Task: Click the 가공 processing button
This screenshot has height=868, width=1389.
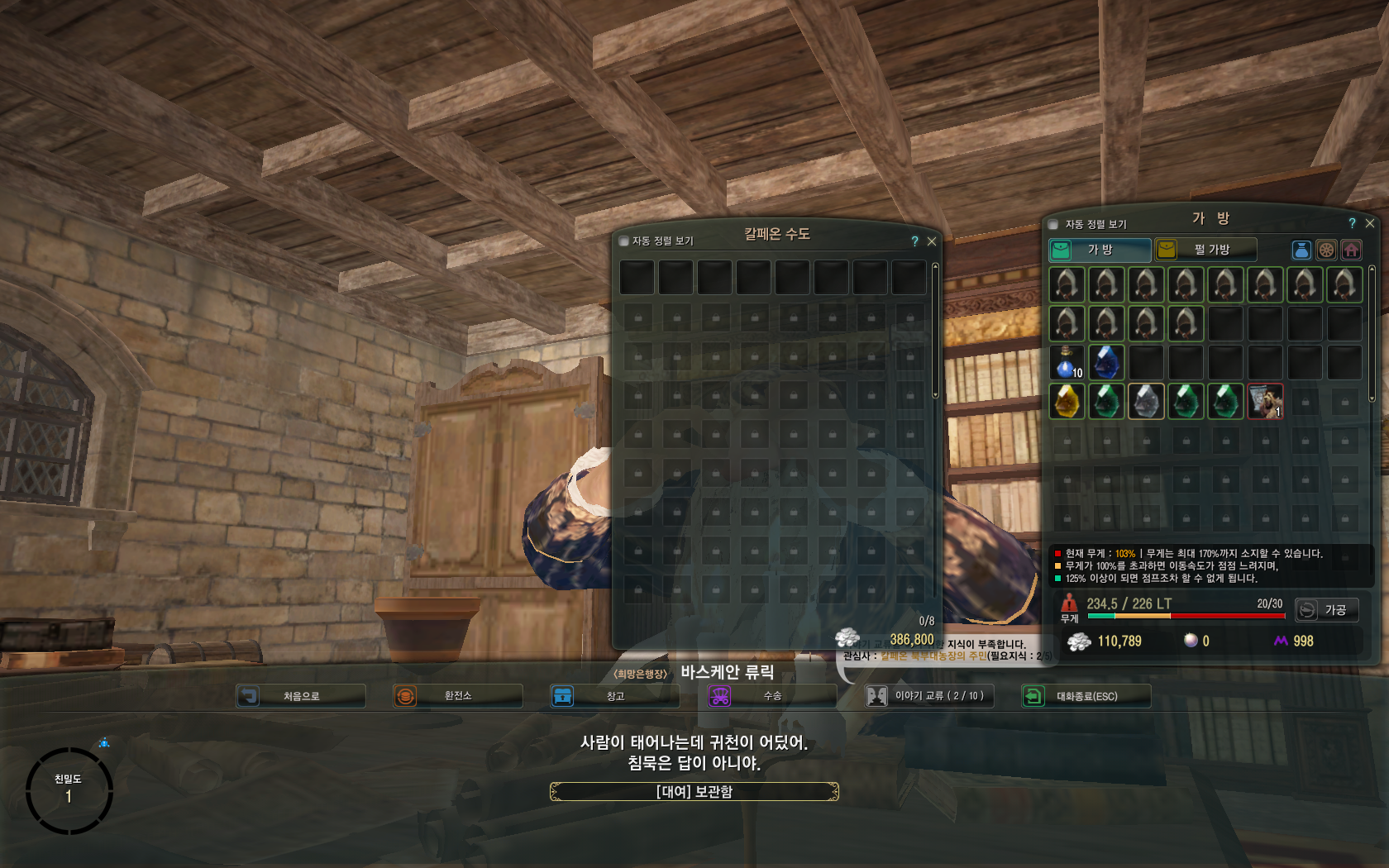Action: click(x=1326, y=610)
